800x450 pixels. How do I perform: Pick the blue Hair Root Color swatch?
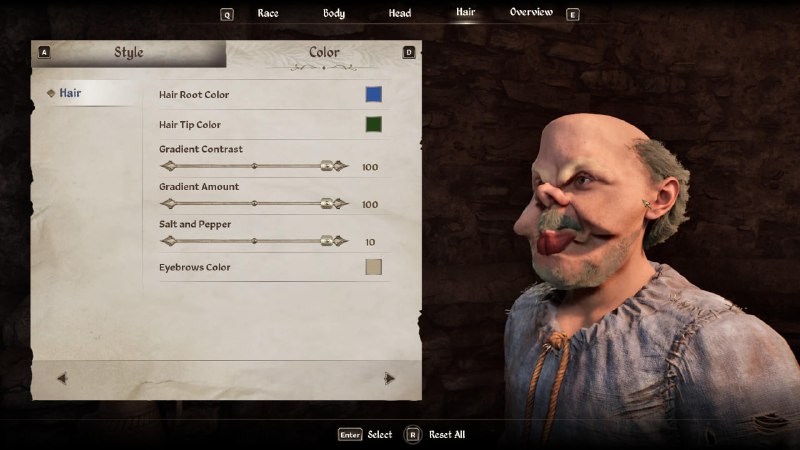coord(373,95)
